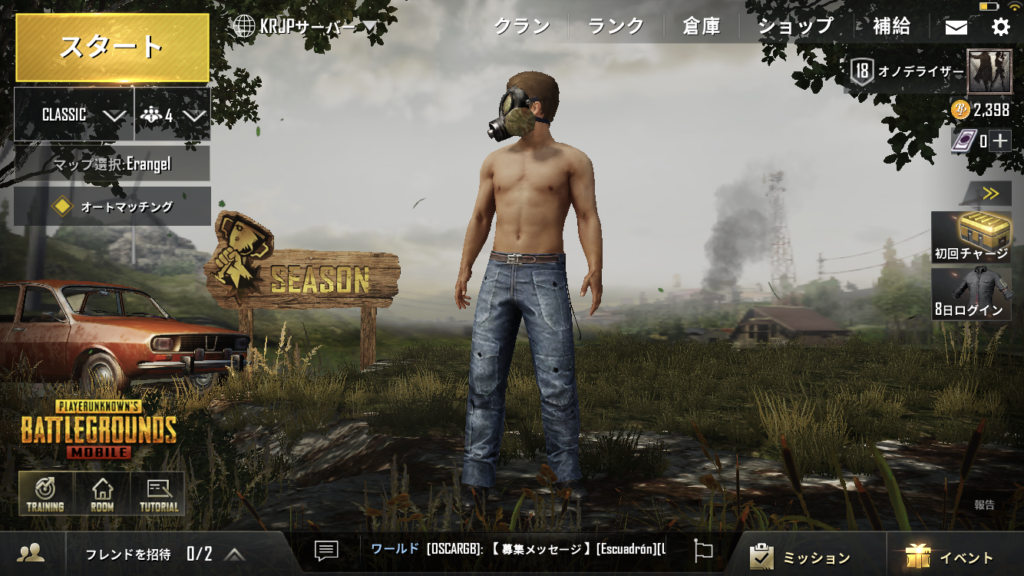Open the ミッション missions panel
The width and height of the screenshot is (1024, 576).
[802, 556]
